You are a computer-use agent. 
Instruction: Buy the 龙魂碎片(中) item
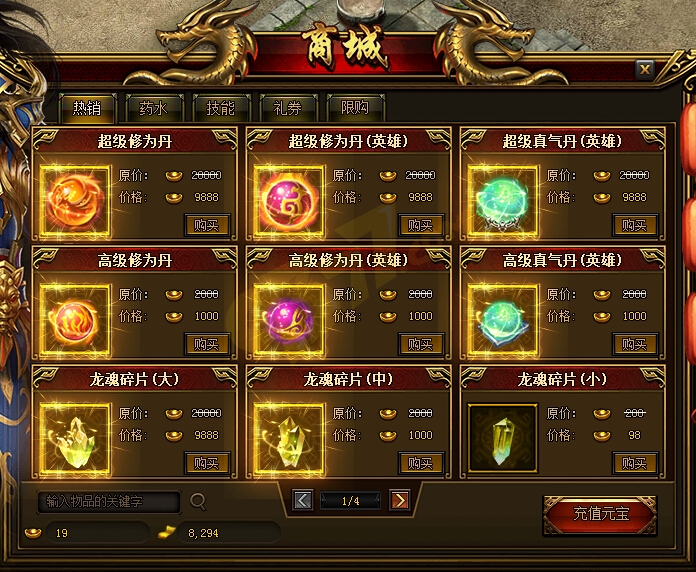(x=421, y=463)
